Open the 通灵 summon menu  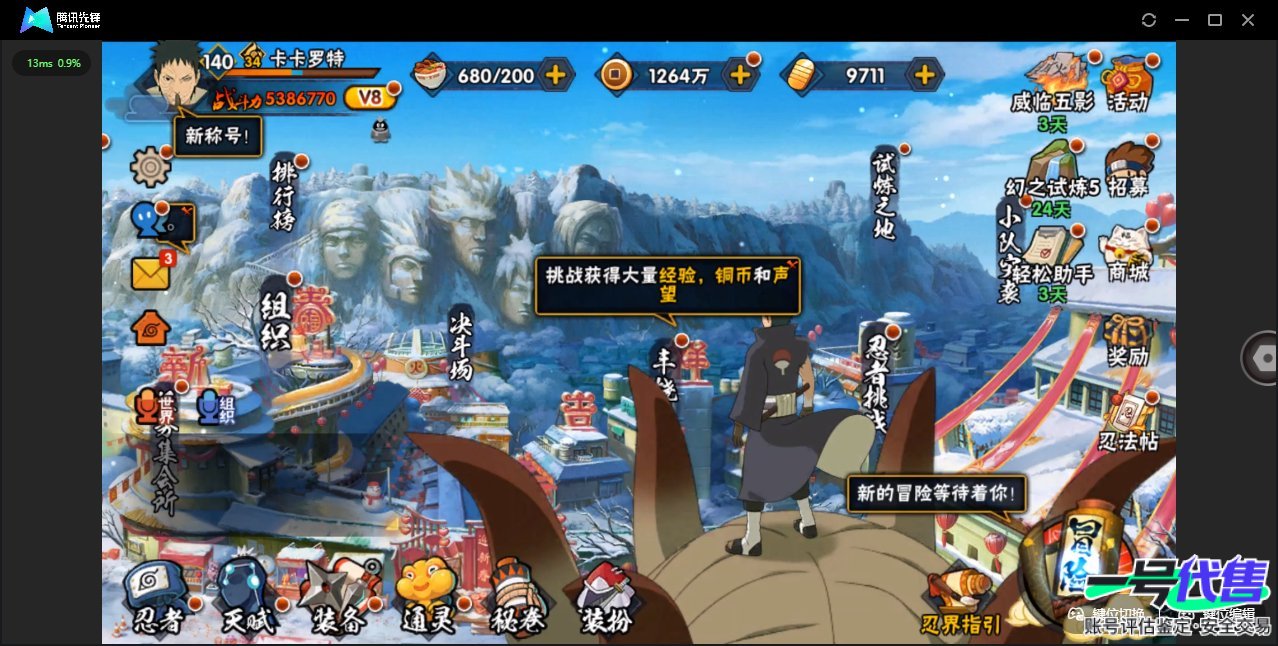[427, 598]
